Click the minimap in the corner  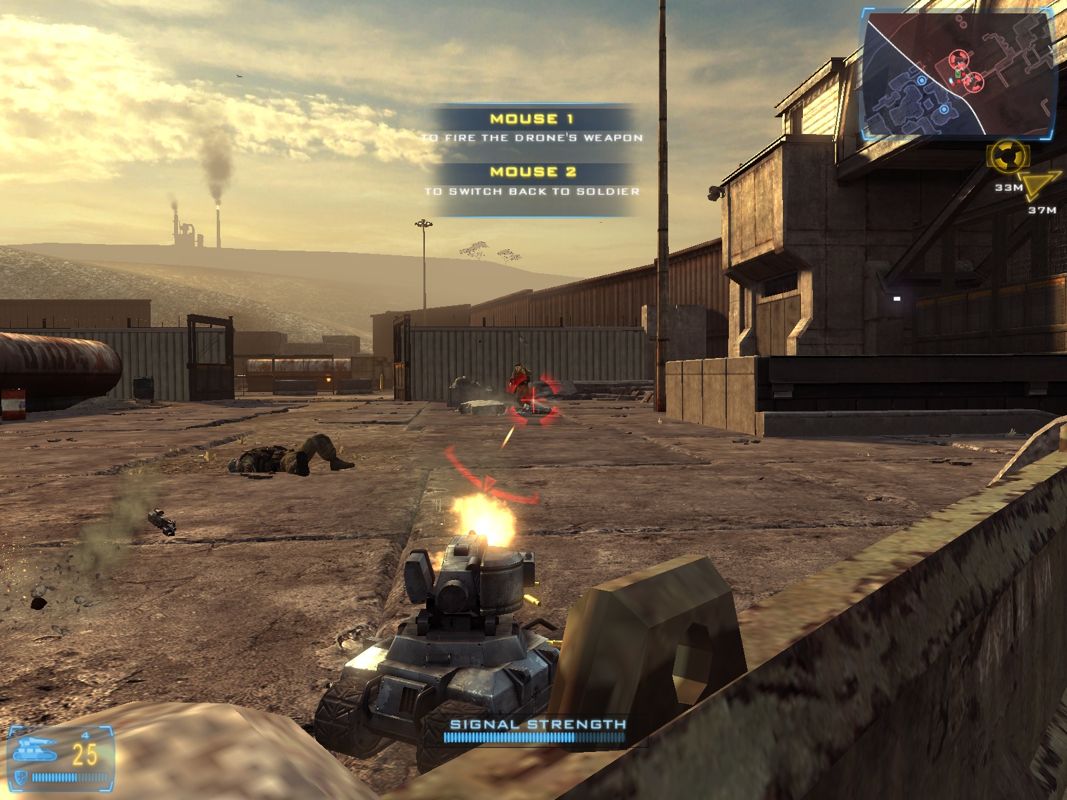[x=959, y=74]
